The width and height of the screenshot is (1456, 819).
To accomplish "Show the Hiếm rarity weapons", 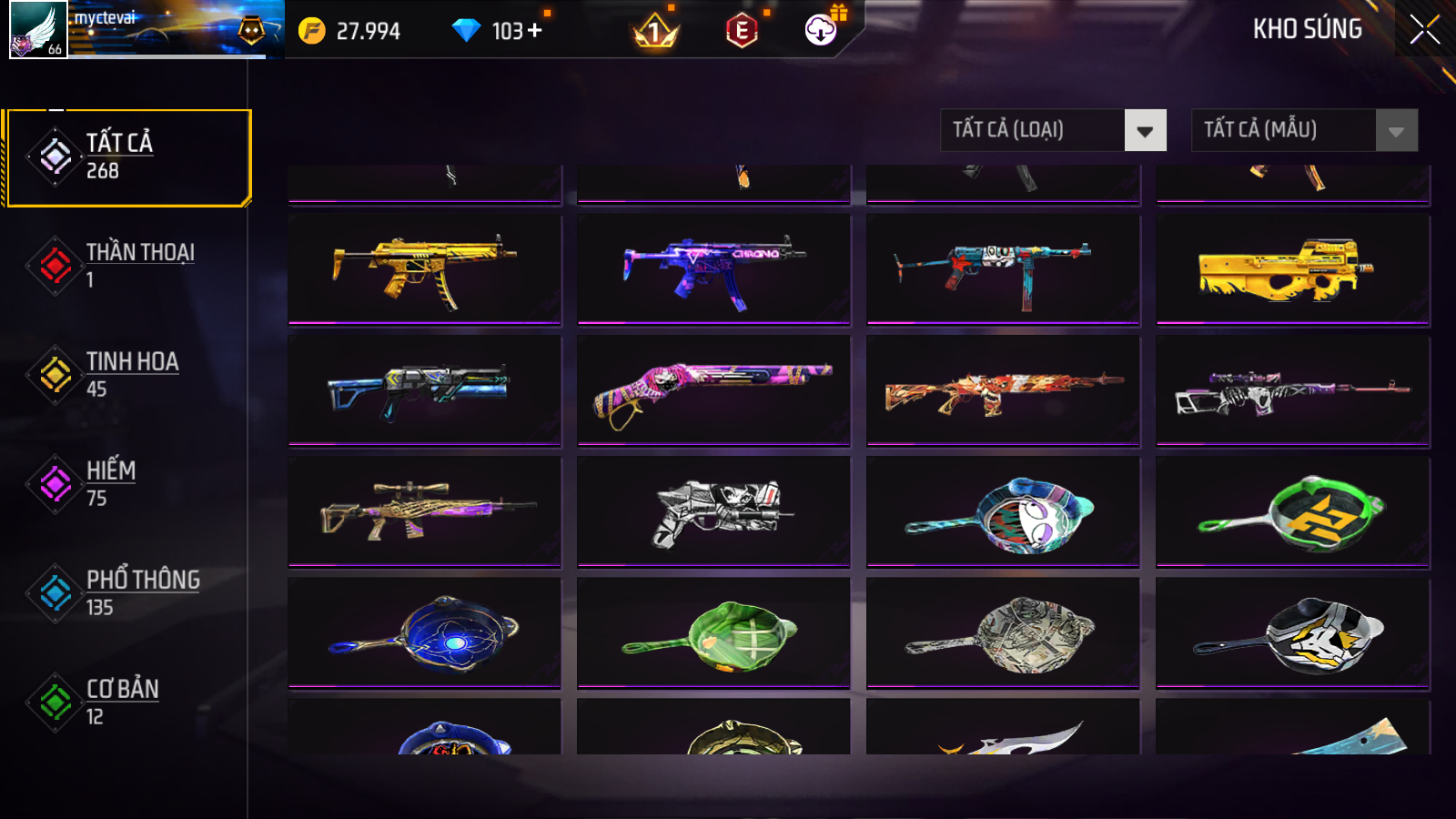I will [x=127, y=483].
